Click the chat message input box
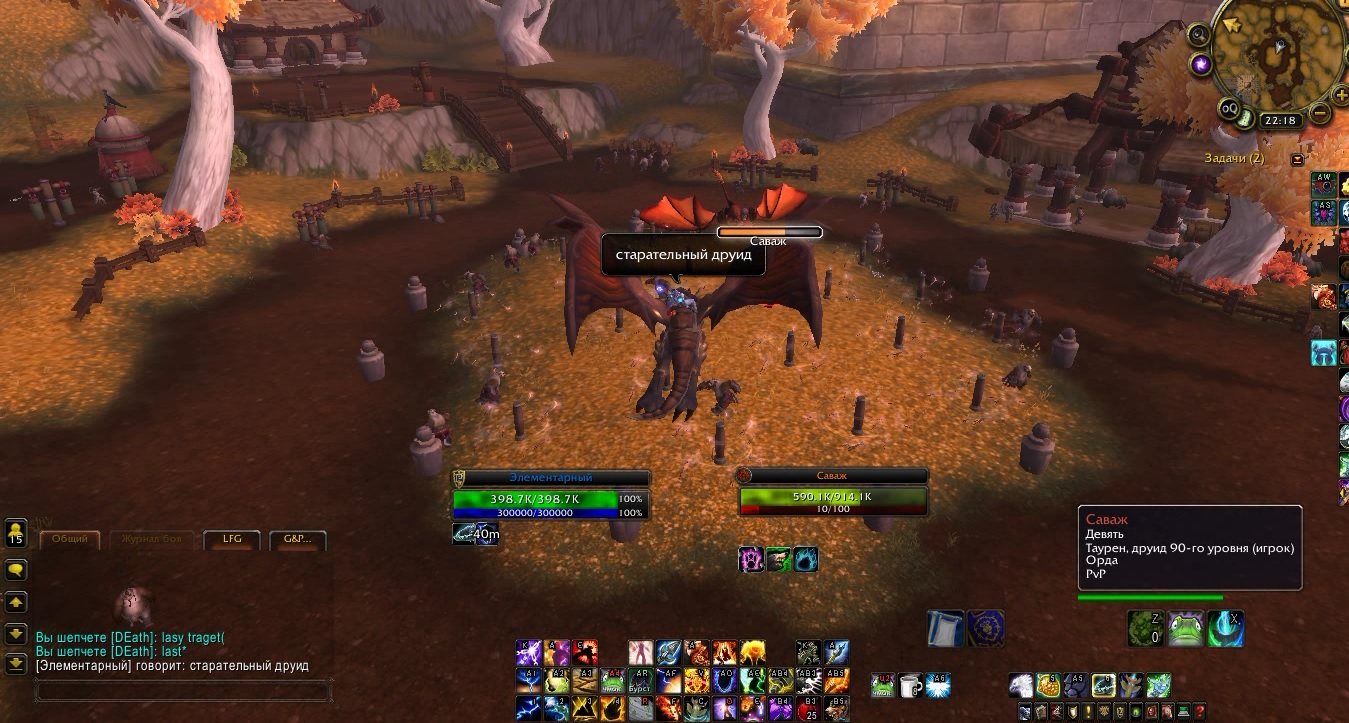 tap(183, 691)
